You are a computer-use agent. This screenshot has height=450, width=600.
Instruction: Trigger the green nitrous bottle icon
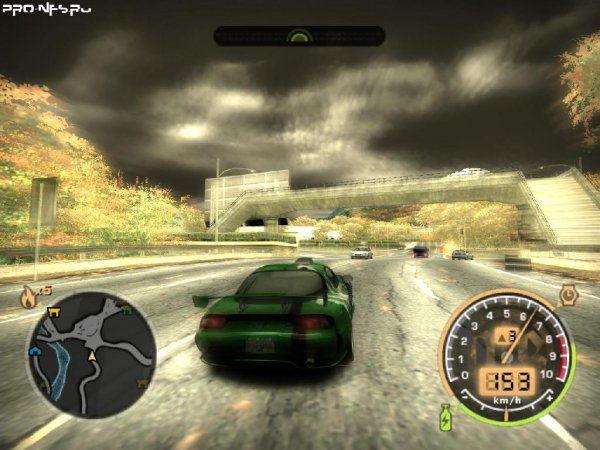tap(445, 416)
